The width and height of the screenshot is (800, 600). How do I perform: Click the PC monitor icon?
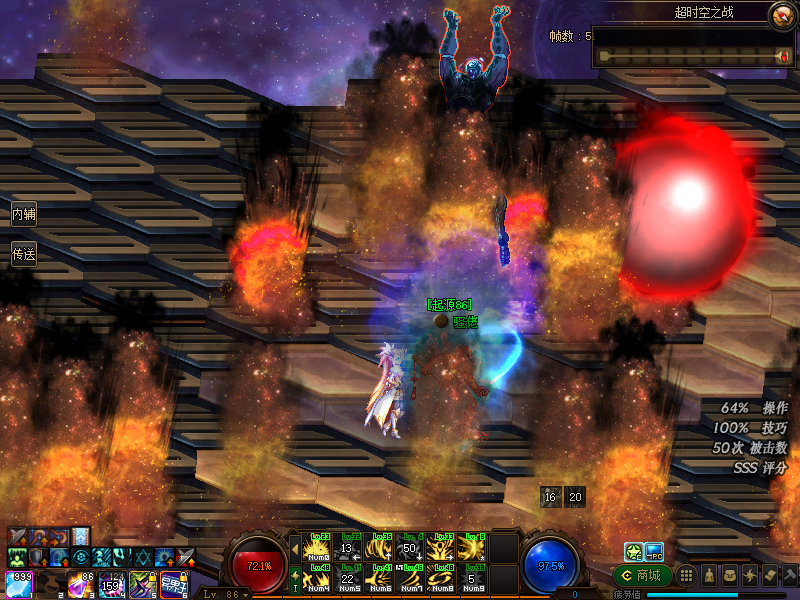654,551
